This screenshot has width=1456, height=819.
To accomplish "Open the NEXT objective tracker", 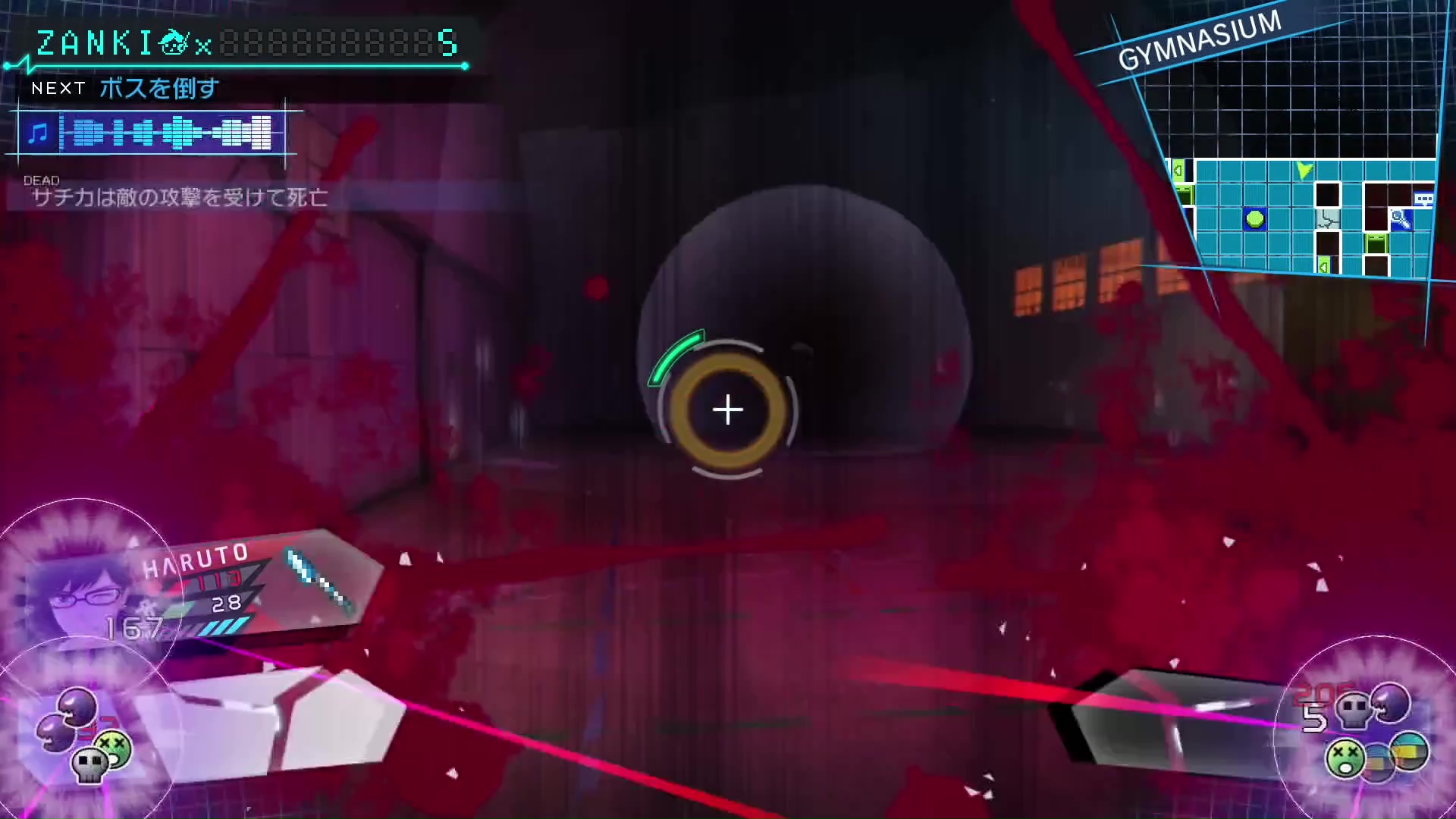I will [x=125, y=89].
